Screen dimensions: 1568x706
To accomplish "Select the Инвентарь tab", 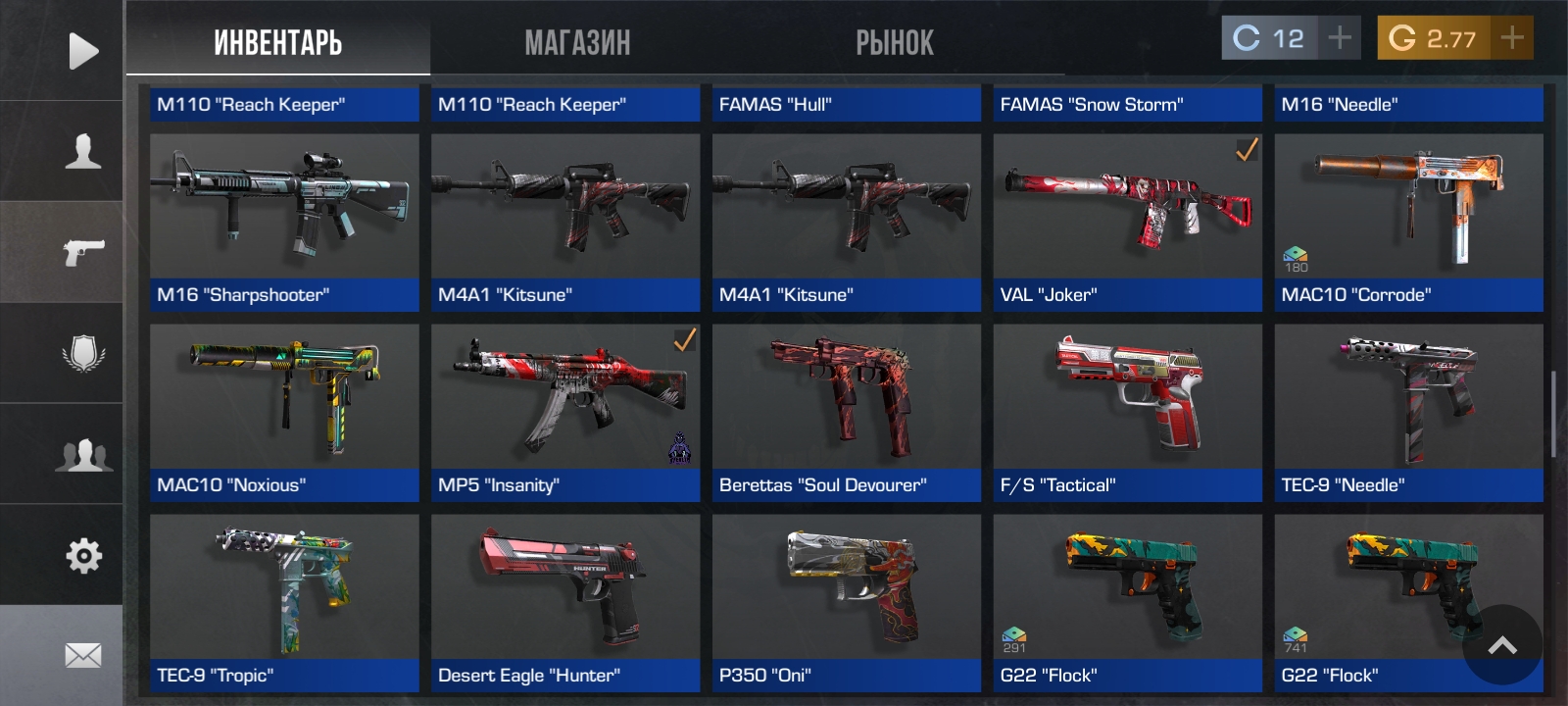I will pos(277,42).
